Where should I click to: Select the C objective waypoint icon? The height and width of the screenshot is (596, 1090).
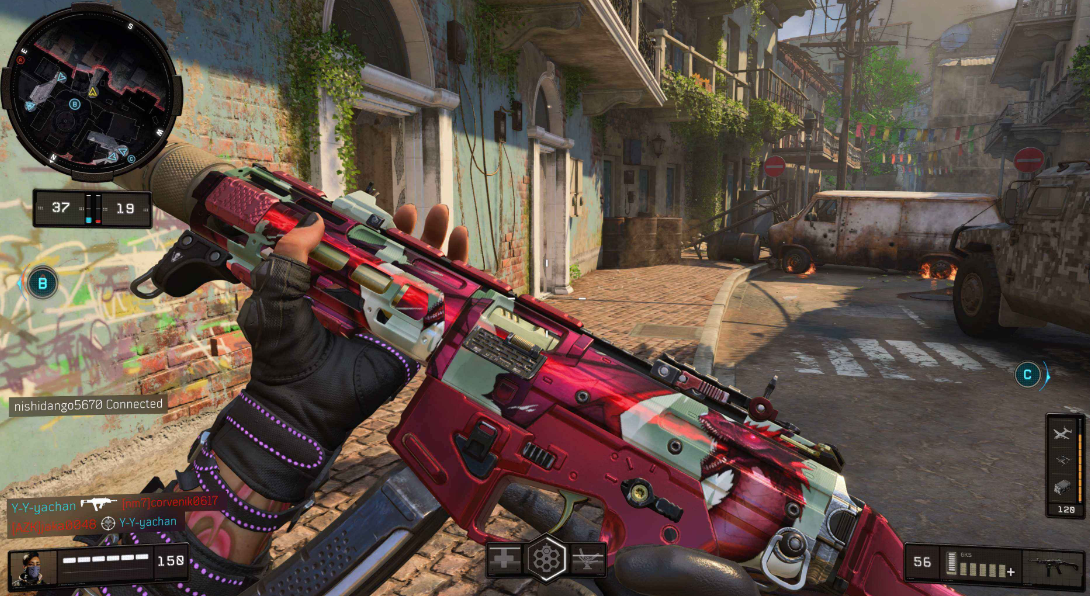(x=1026, y=375)
